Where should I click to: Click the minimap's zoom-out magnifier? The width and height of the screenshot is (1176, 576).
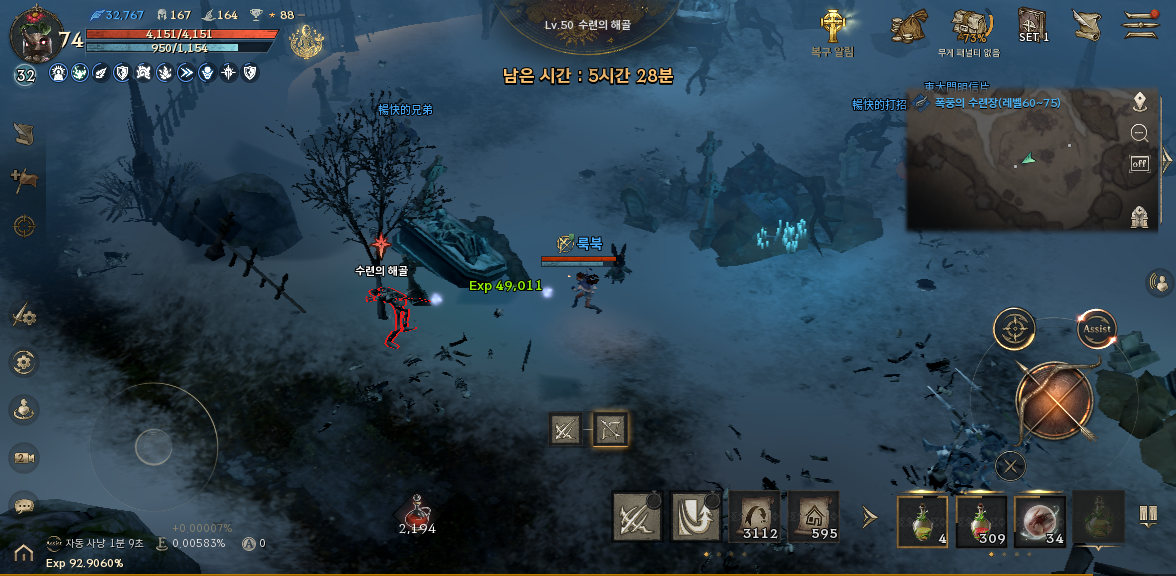click(1139, 132)
